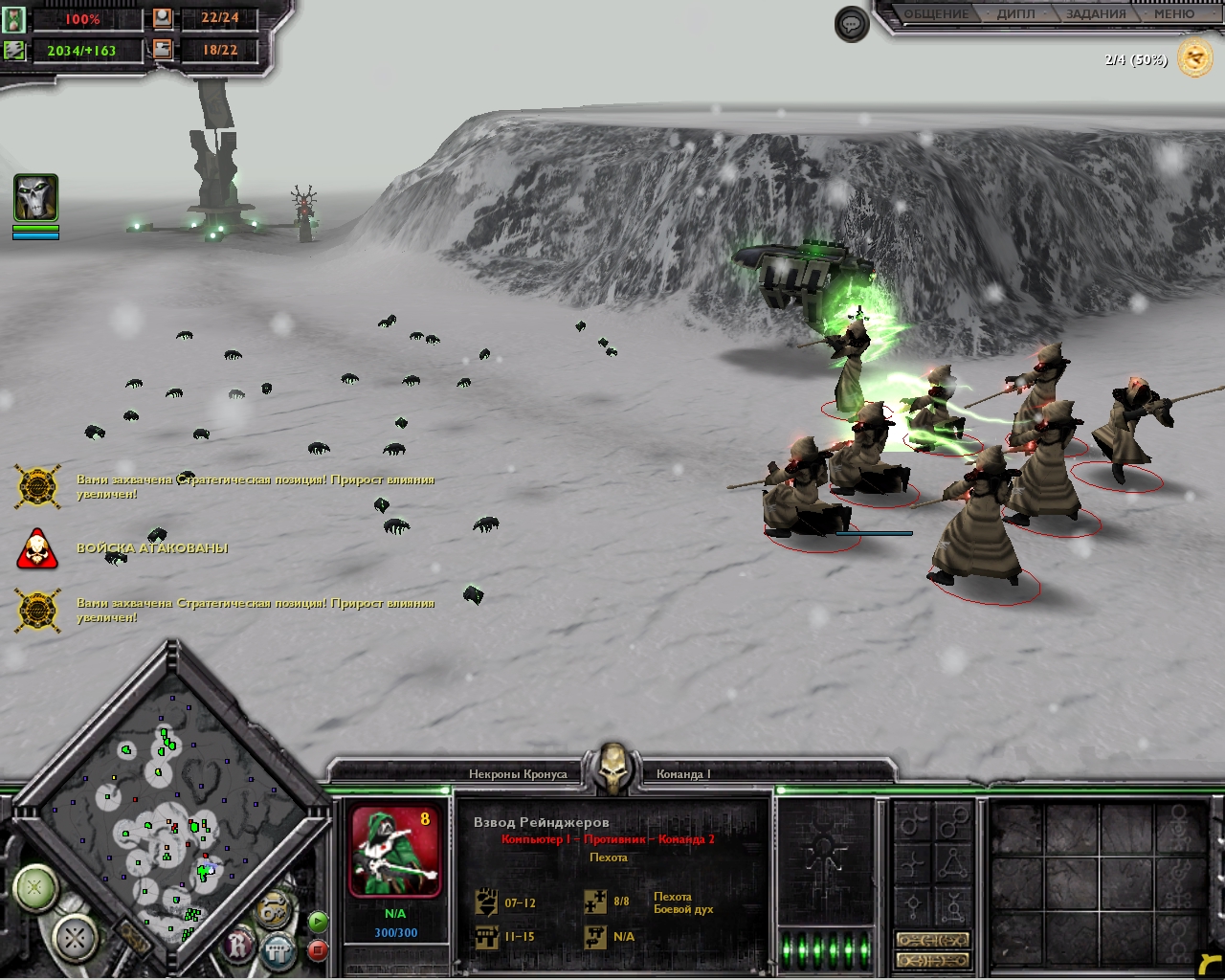Click the yellow arrow corner button
The image size is (1225, 980).
[1208, 964]
